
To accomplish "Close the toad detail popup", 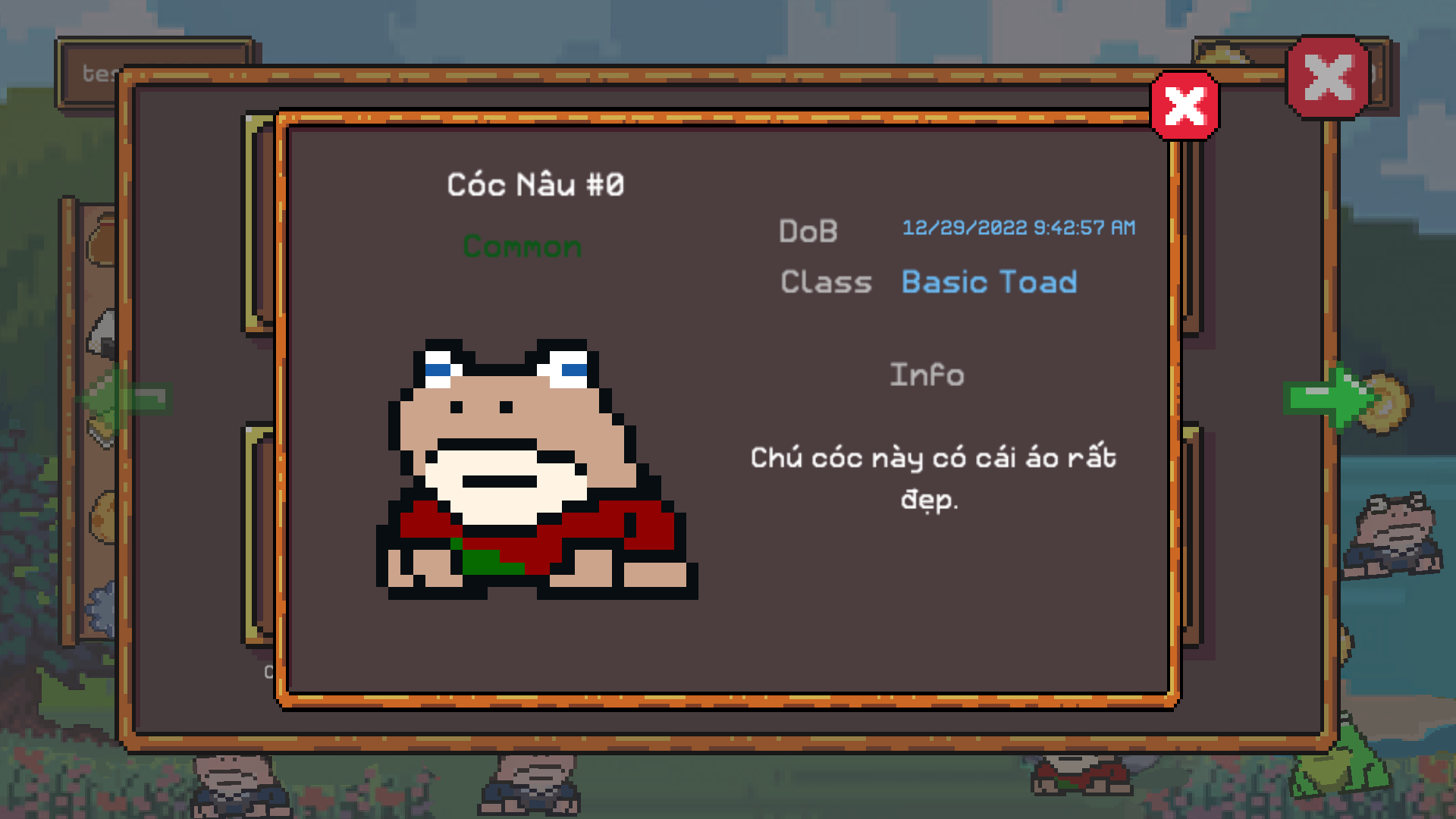I will [1185, 106].
